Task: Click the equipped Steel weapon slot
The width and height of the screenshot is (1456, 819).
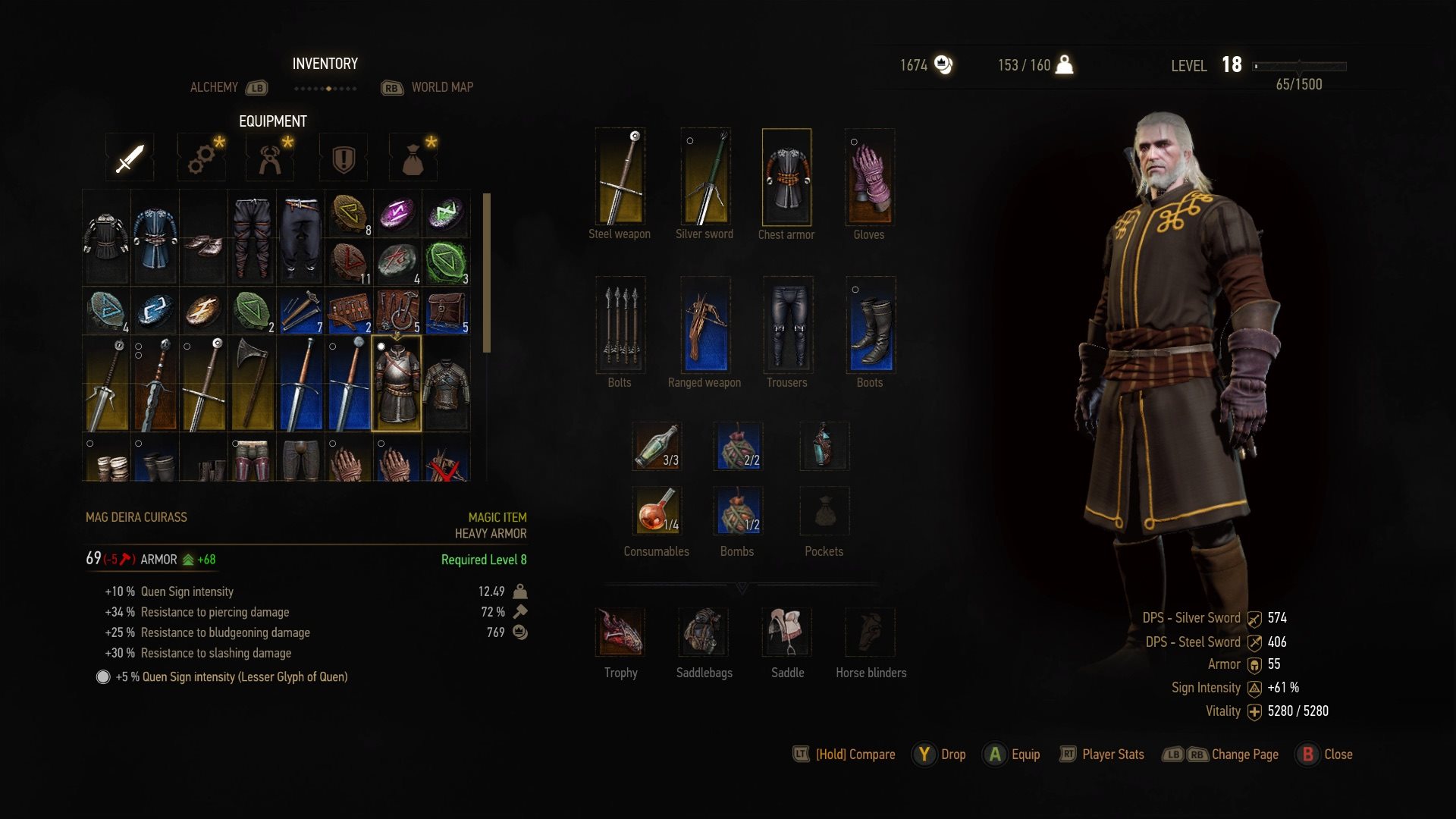Action: [620, 177]
